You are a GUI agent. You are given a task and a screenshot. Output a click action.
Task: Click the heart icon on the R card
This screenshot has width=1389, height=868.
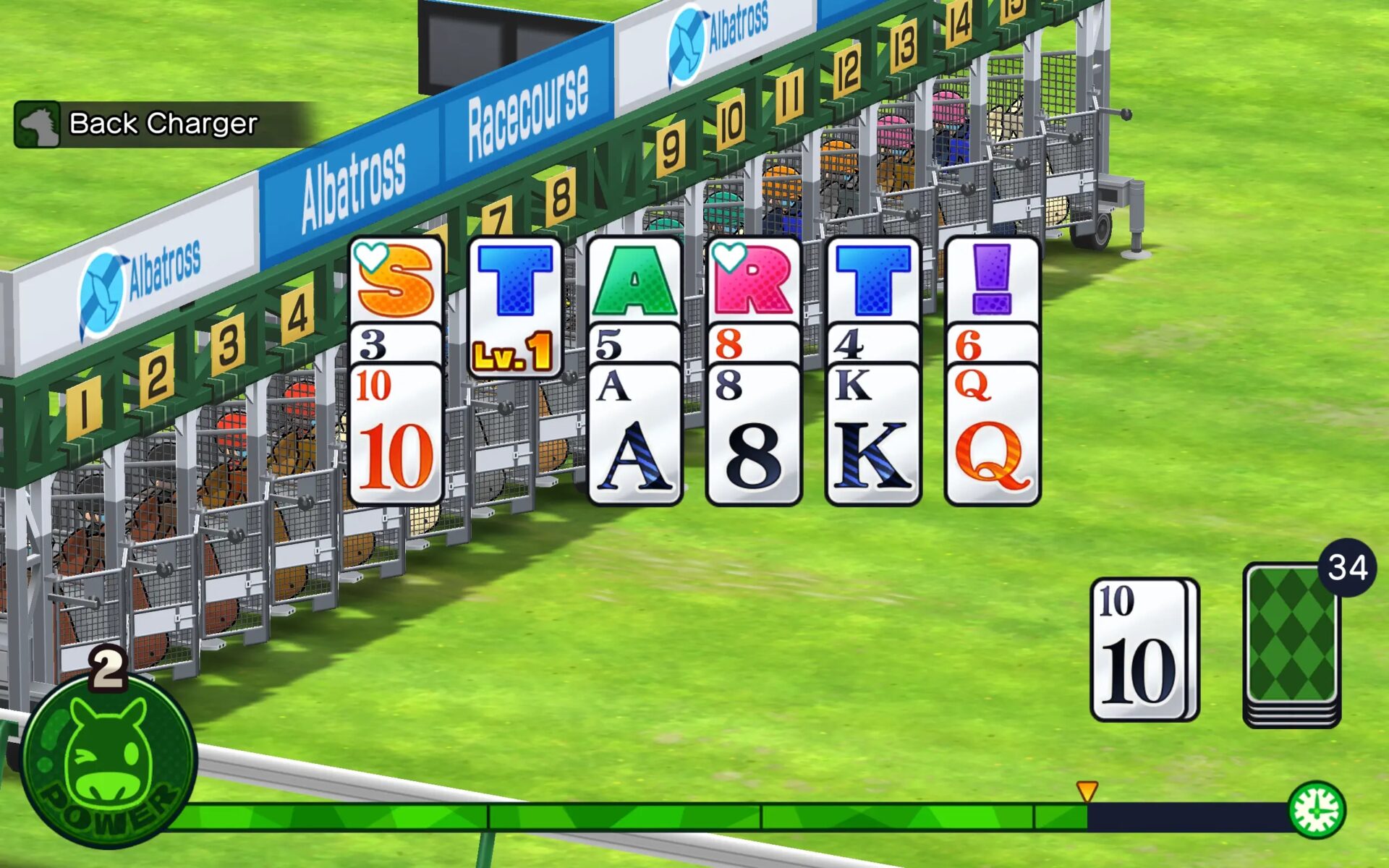pyautogui.click(x=731, y=258)
